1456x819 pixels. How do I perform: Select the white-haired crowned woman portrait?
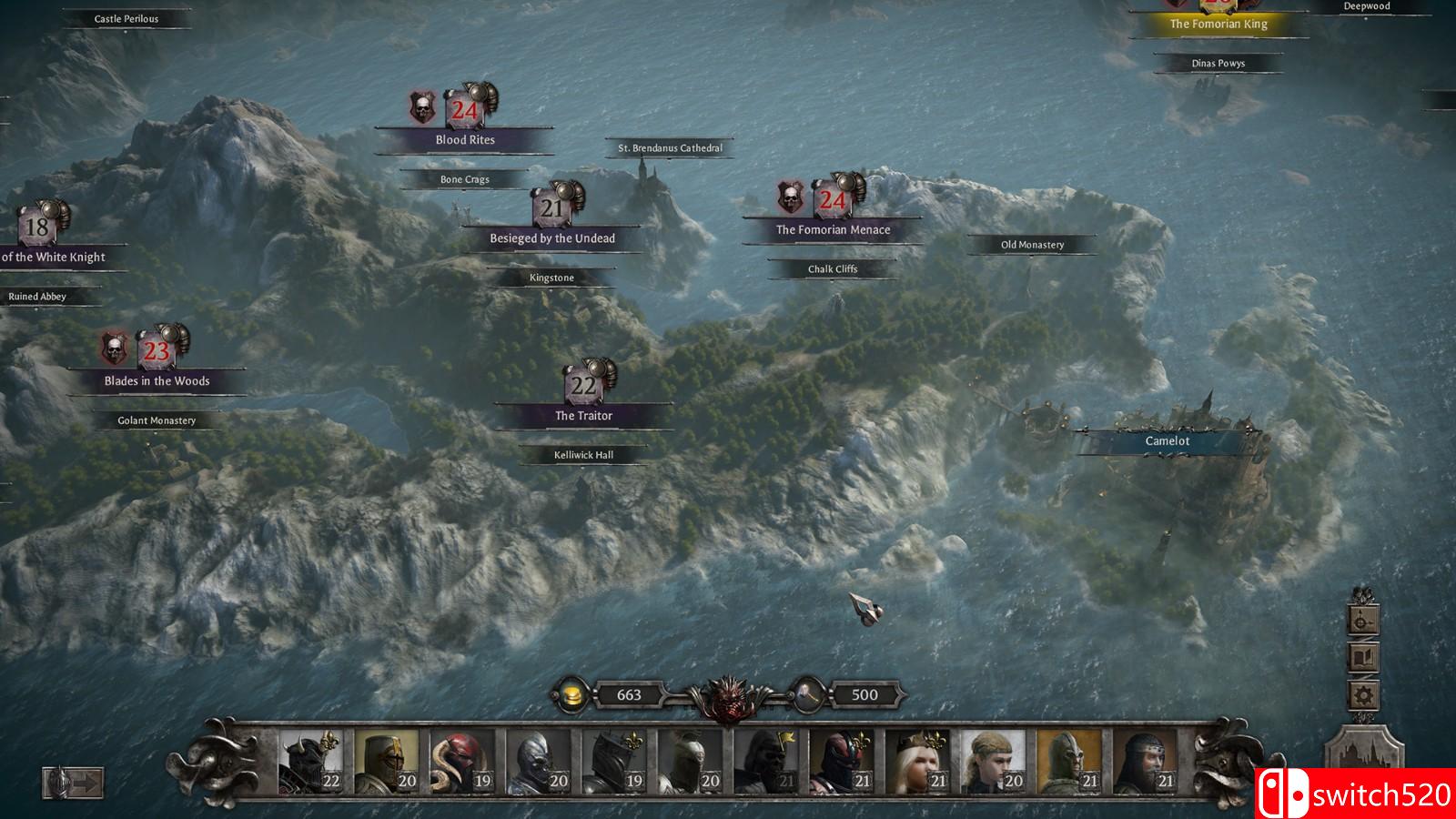[917, 761]
